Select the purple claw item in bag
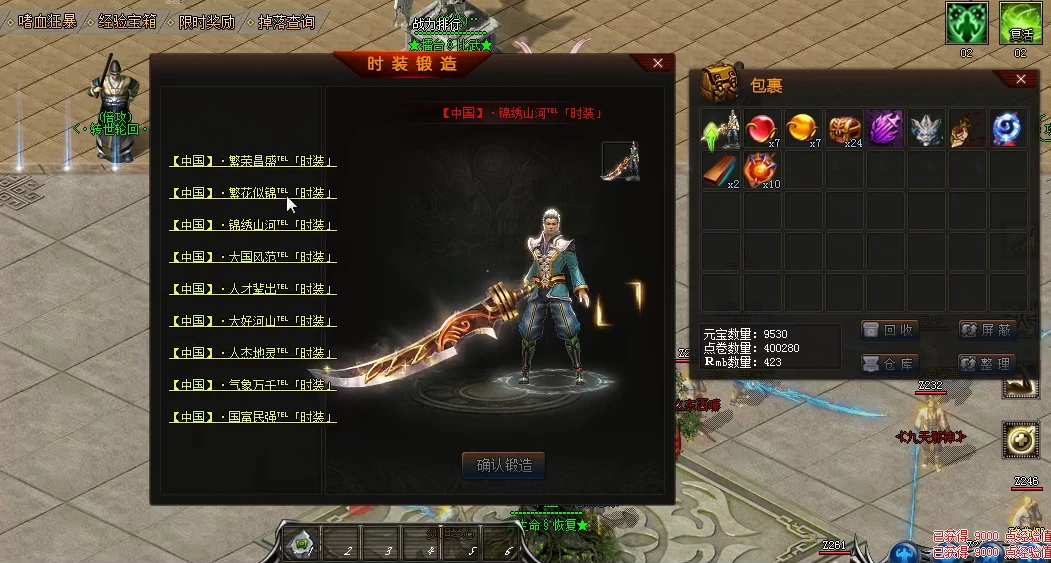 [x=886, y=130]
